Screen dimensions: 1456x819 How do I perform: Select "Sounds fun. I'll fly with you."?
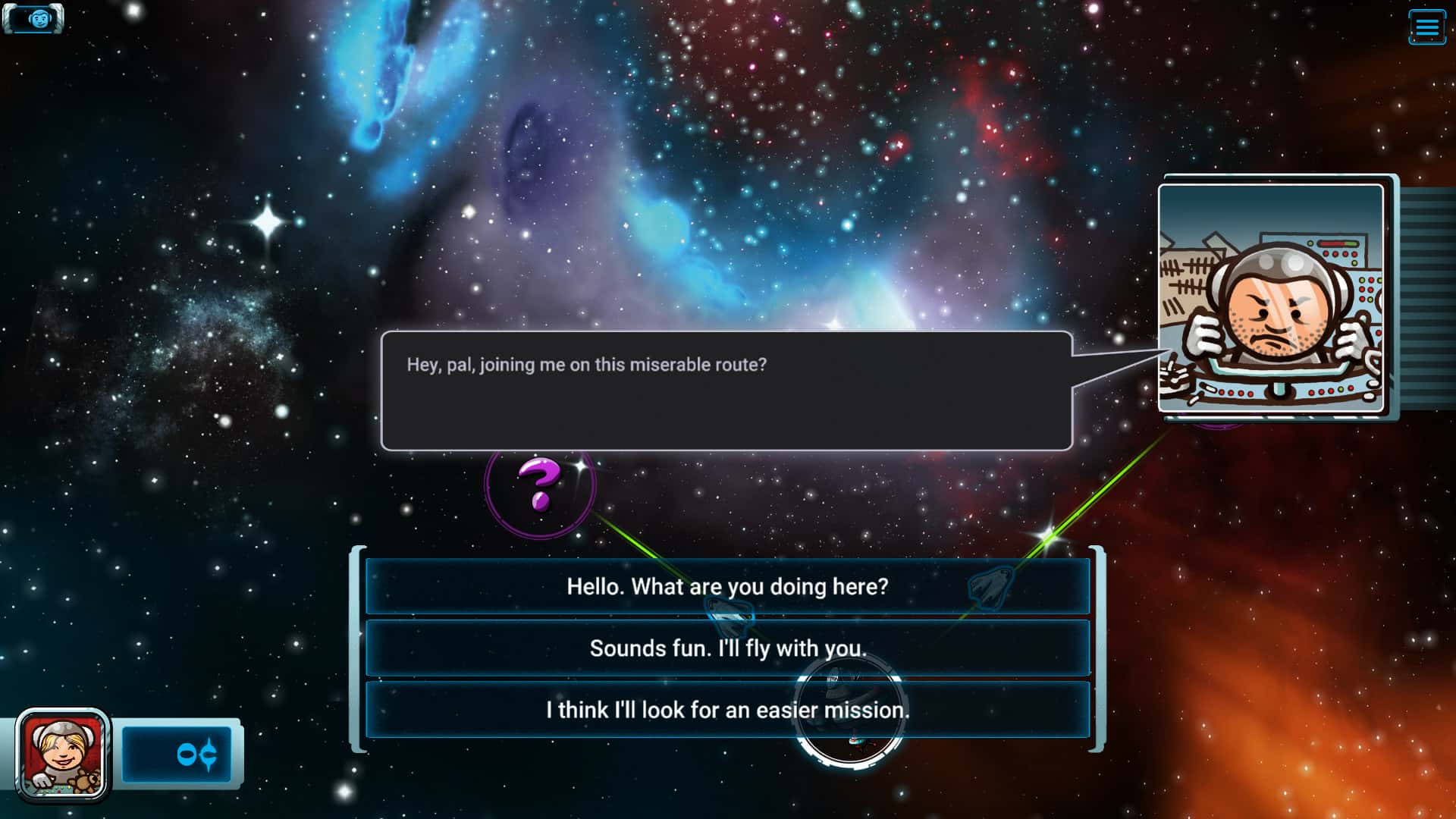pyautogui.click(x=727, y=648)
